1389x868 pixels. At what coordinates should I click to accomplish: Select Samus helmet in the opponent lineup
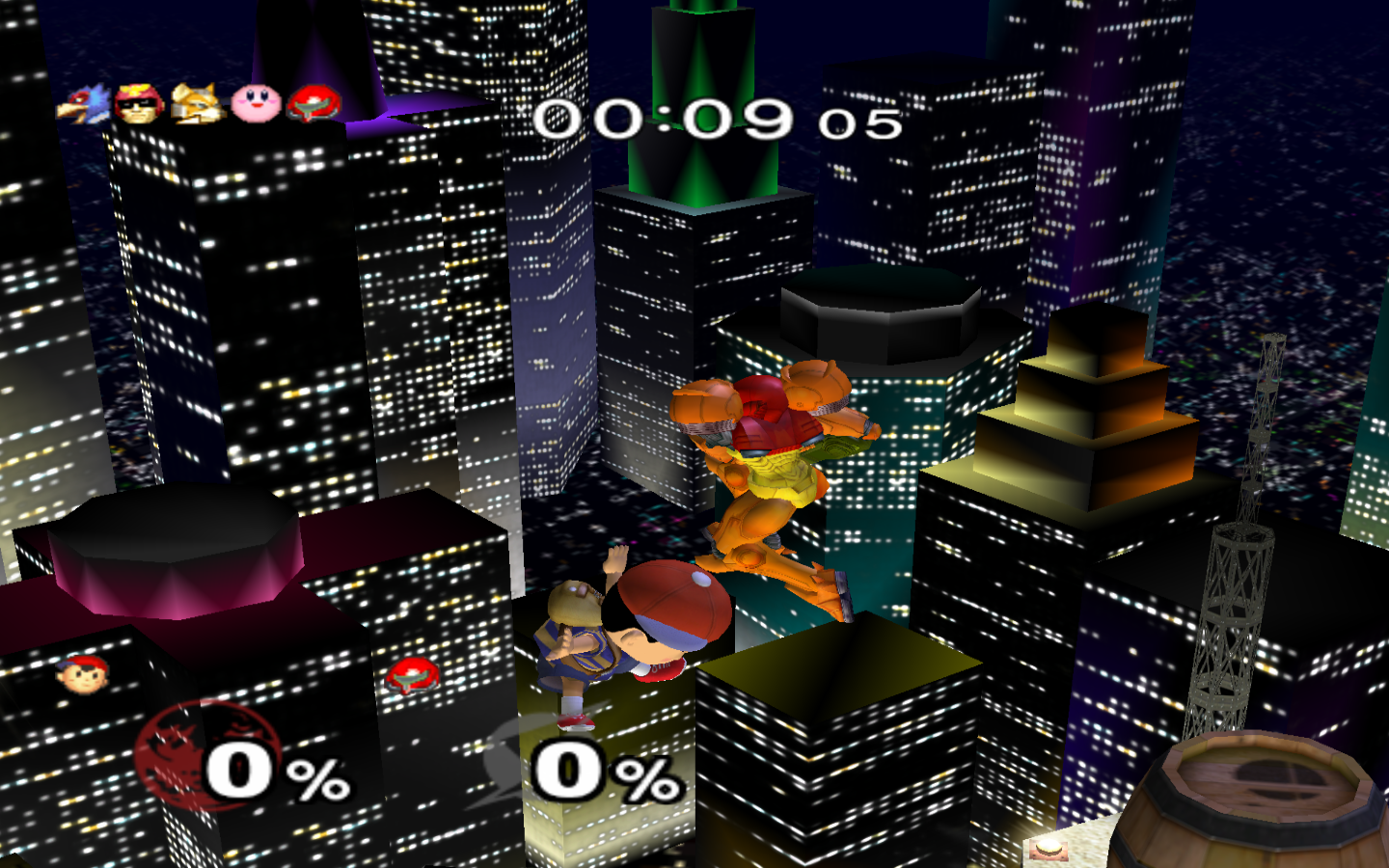(x=314, y=102)
